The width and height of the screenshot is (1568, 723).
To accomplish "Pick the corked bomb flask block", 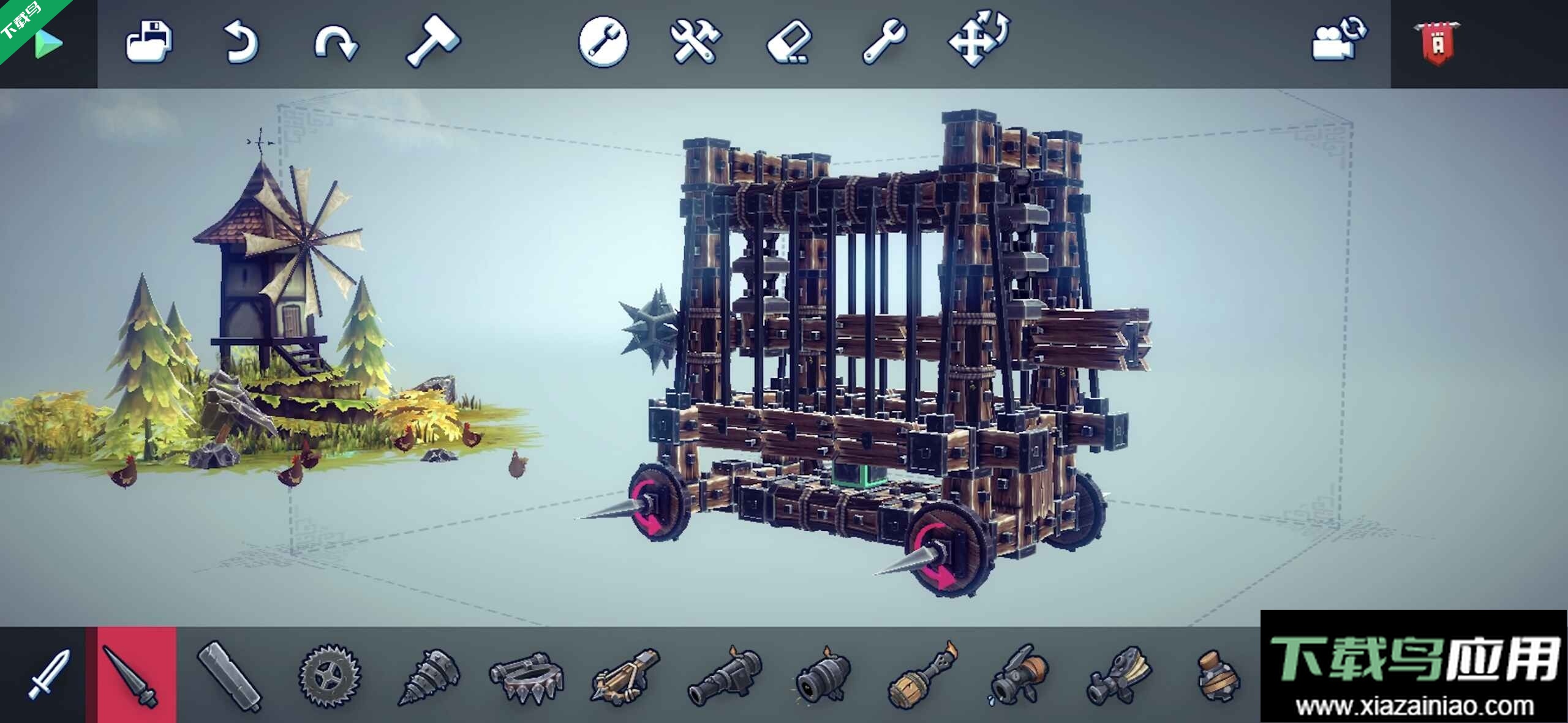I will pos(1218,676).
